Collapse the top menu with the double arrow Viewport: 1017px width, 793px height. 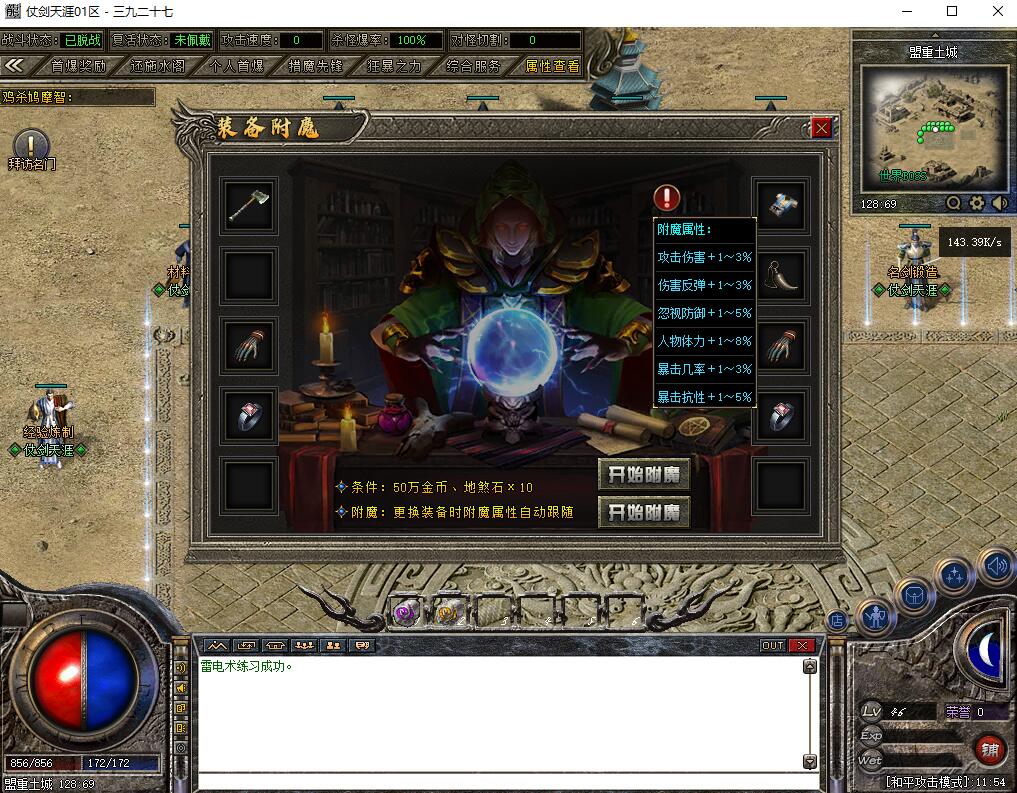pos(15,65)
